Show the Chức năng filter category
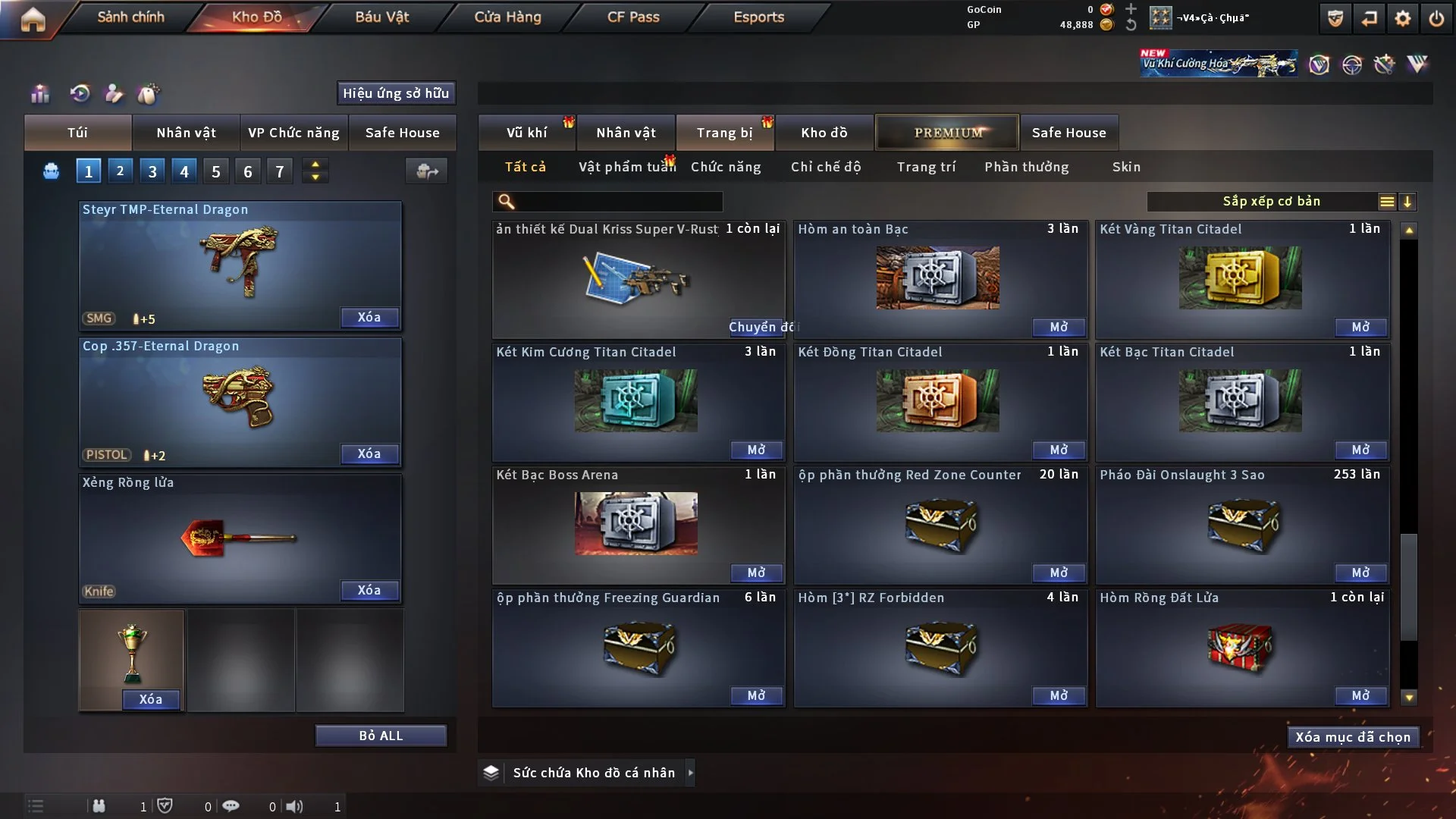This screenshot has width=1456, height=819. click(x=726, y=167)
